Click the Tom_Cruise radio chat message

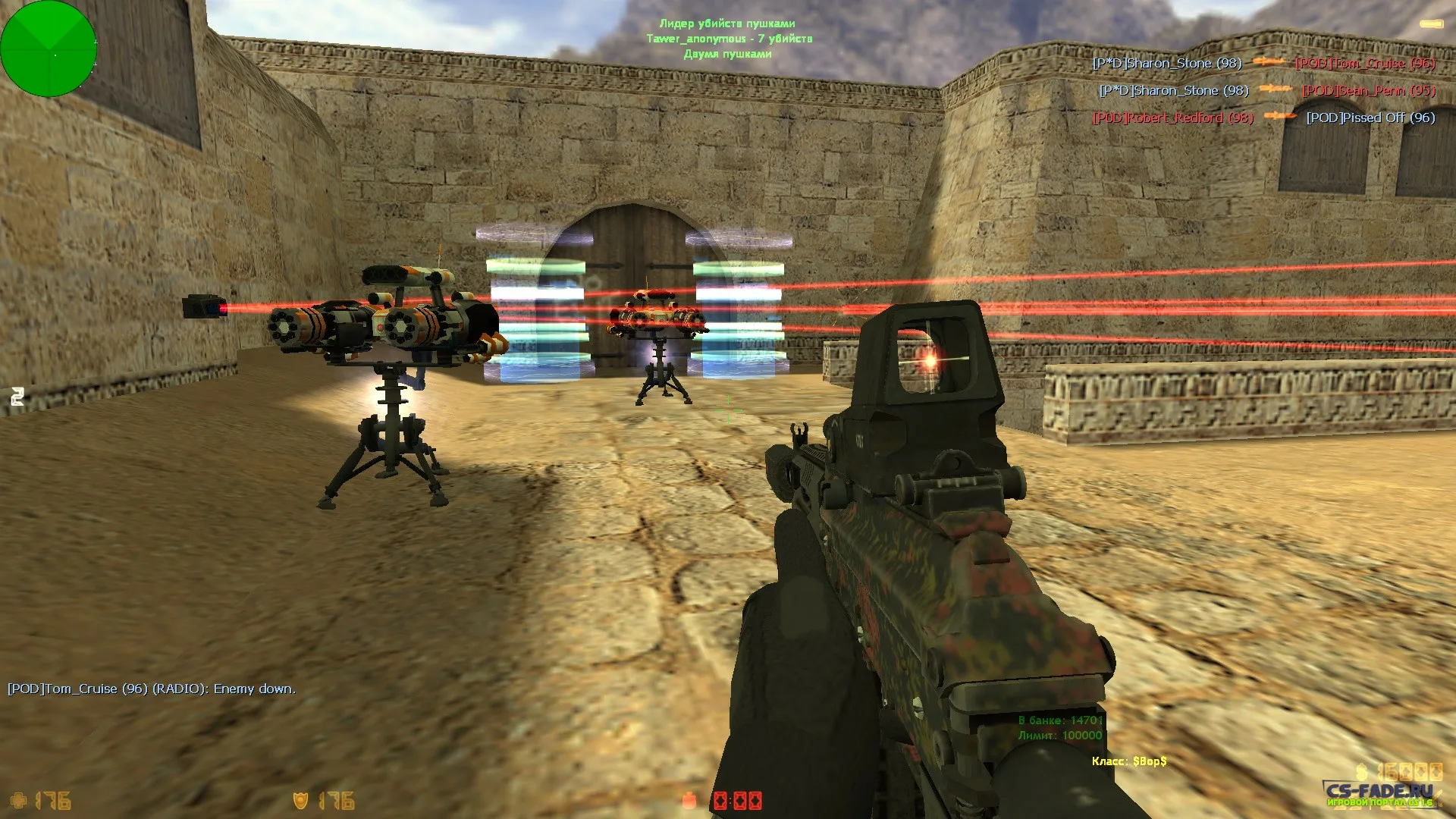pos(152,689)
